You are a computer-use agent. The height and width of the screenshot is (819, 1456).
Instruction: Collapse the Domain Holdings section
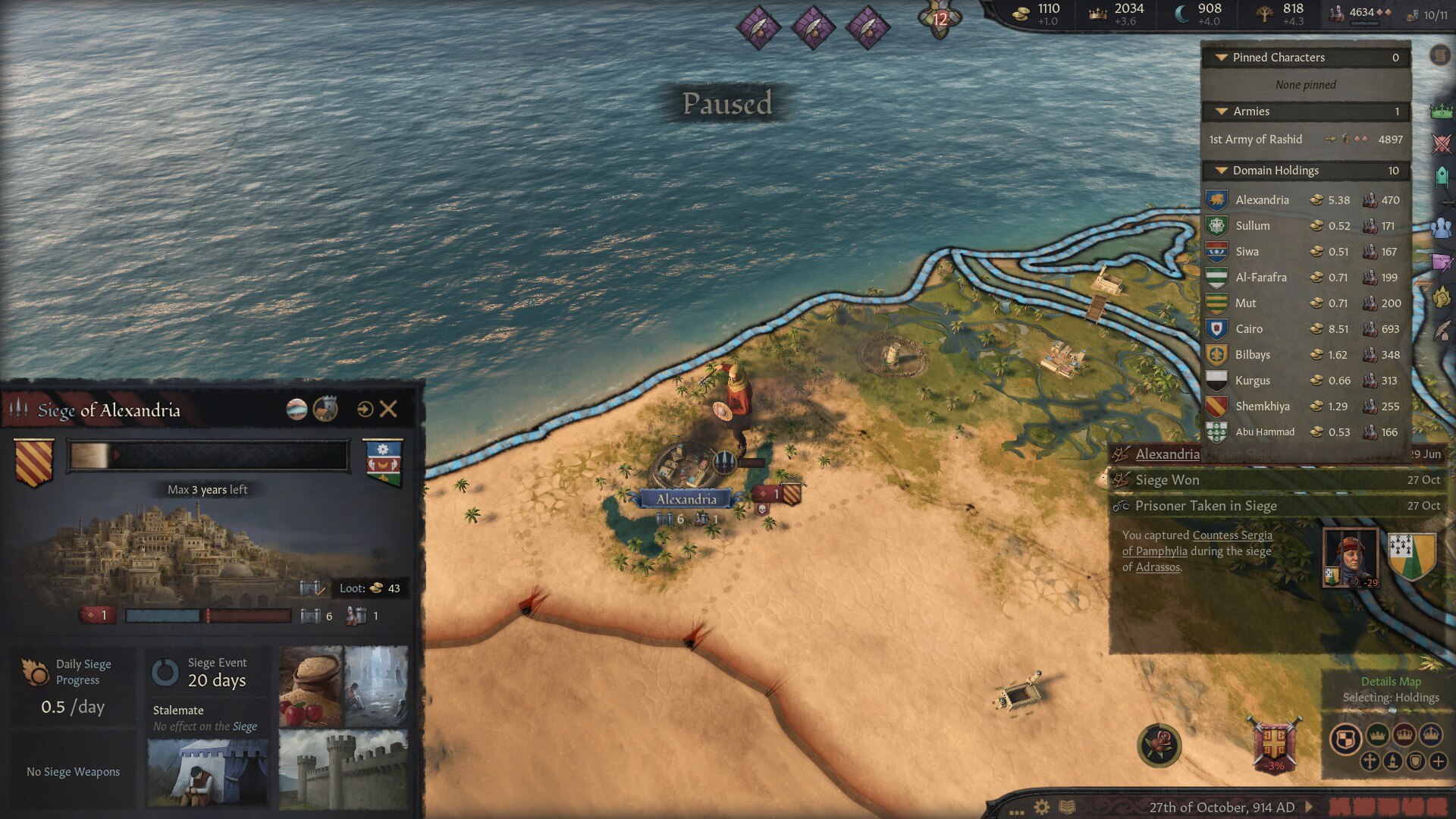1222,170
